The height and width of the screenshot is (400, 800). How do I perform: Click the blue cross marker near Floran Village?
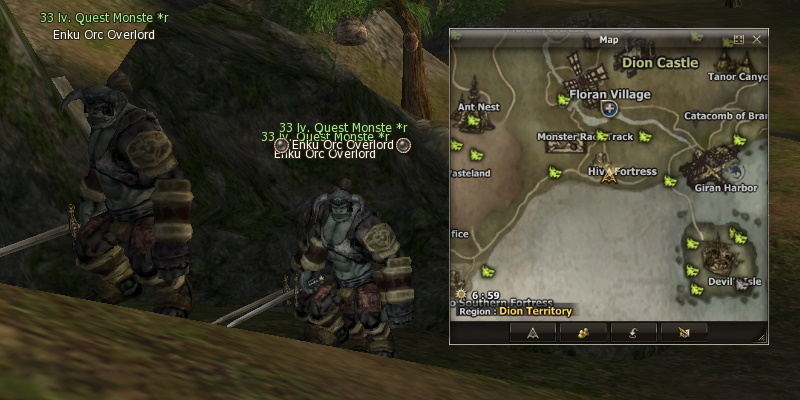pyautogui.click(x=609, y=108)
